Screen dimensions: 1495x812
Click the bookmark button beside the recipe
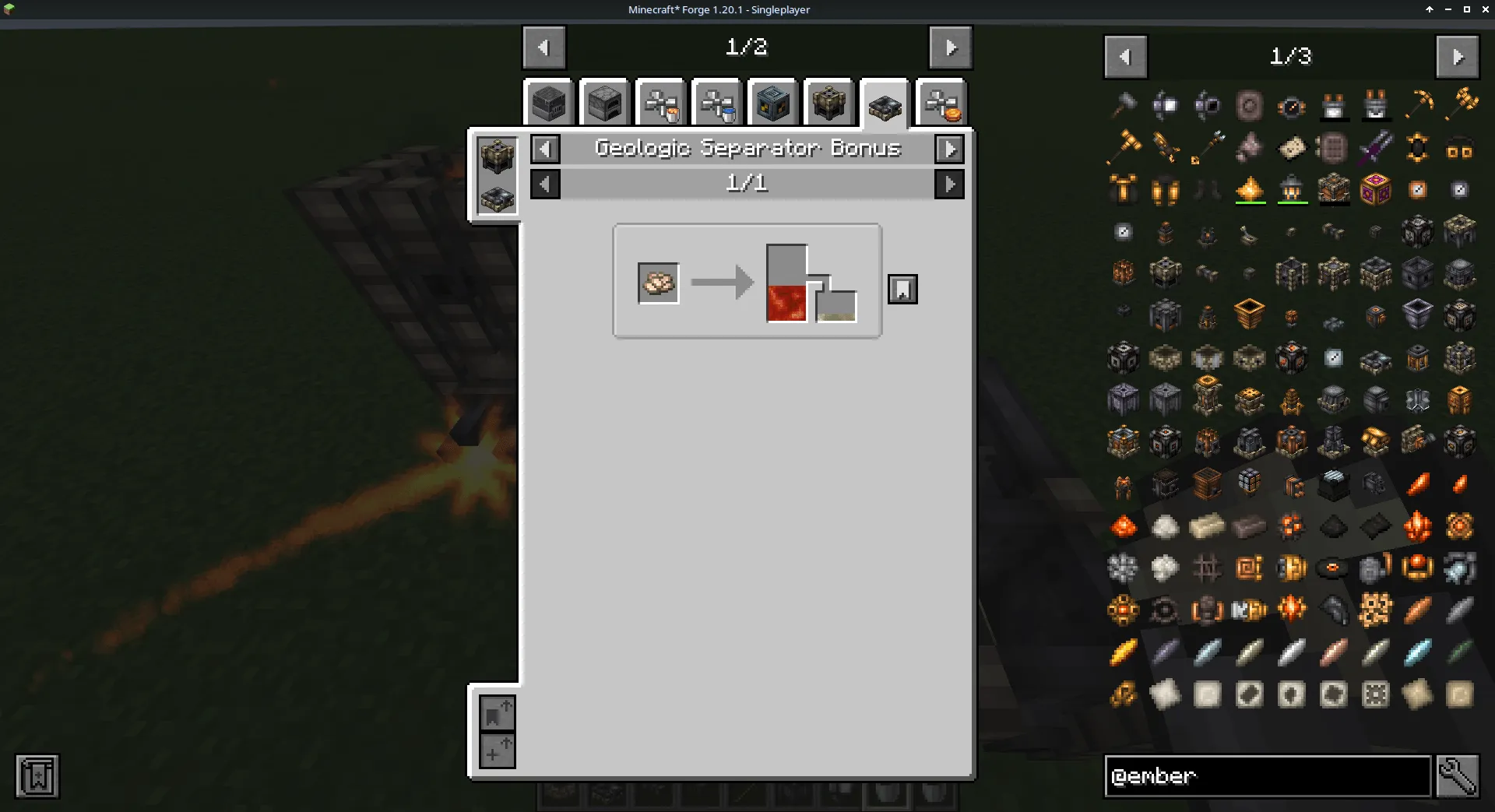point(902,288)
